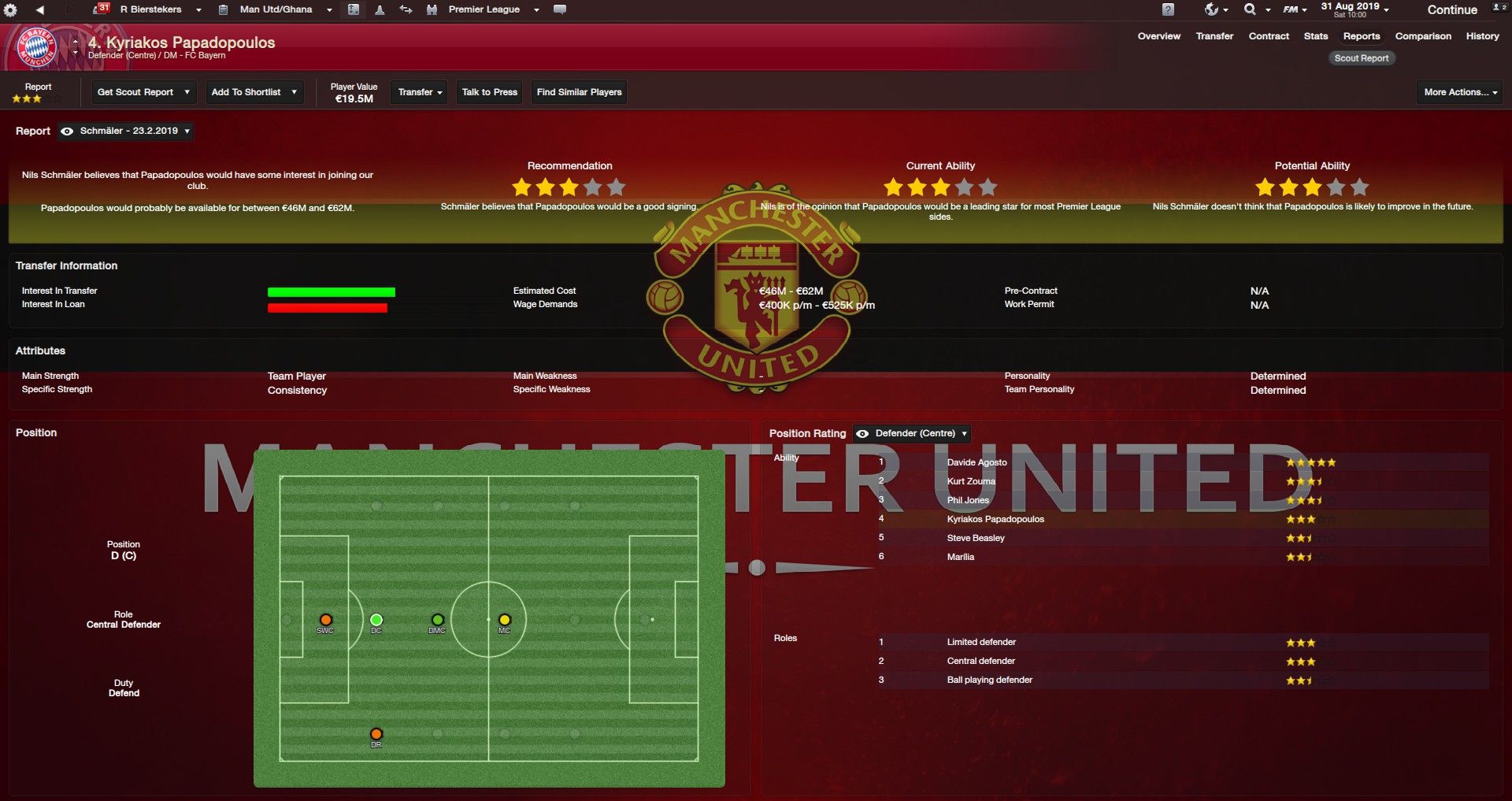The image size is (1512, 801).
Task: Open More Actions menu
Action: coord(1460,92)
